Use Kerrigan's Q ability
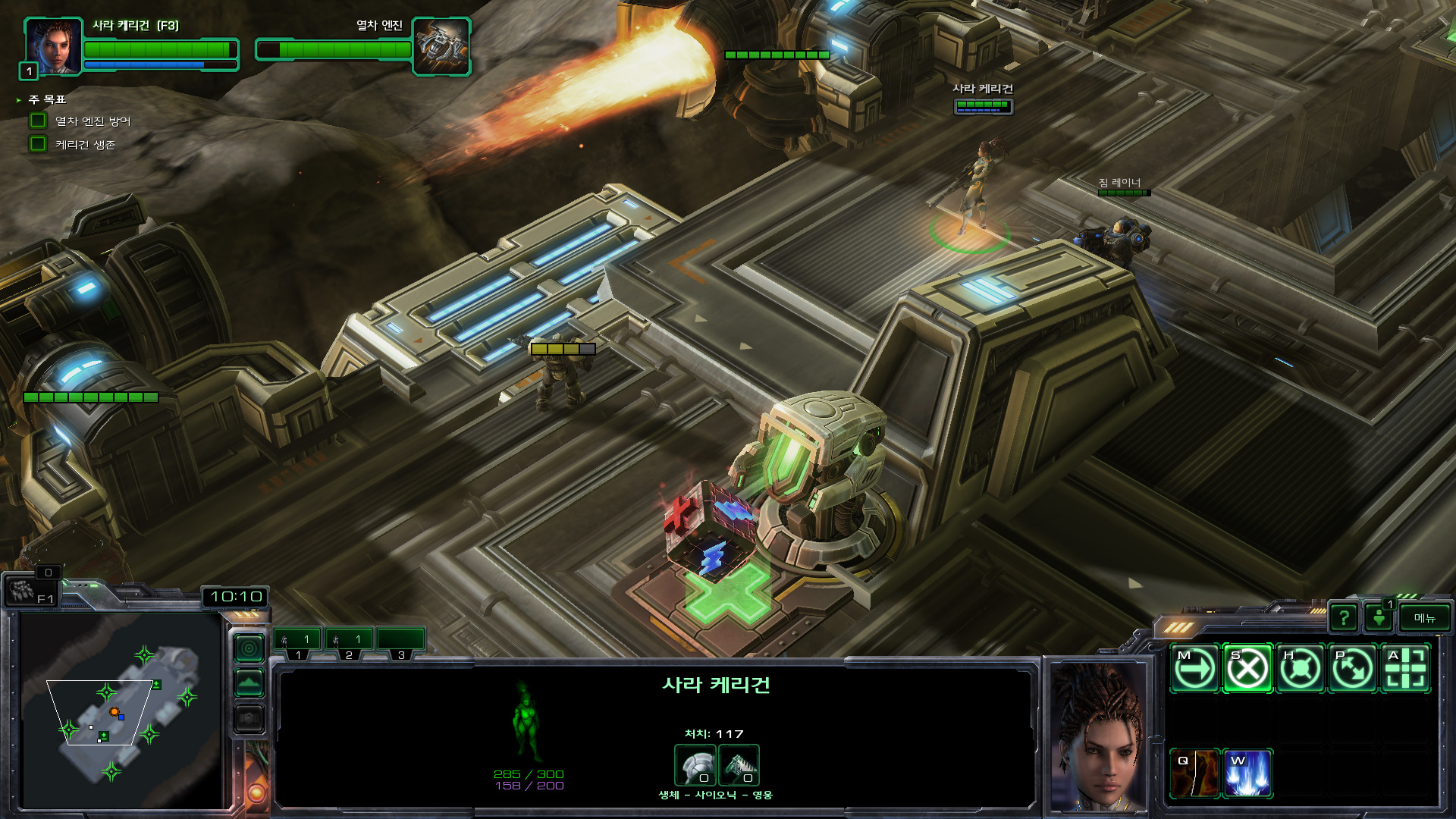 [1195, 773]
